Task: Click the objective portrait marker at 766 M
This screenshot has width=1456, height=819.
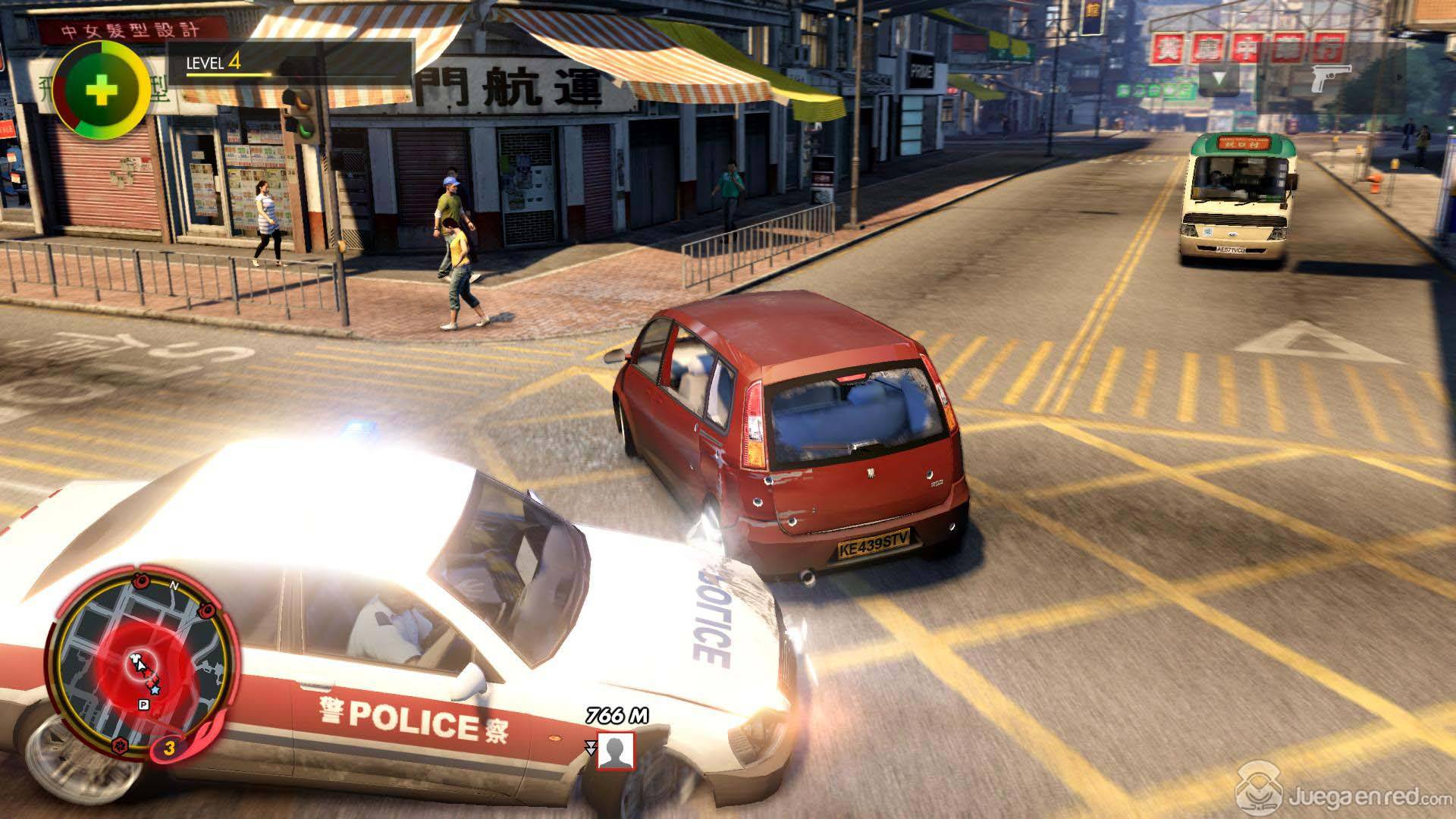Action: tap(615, 751)
